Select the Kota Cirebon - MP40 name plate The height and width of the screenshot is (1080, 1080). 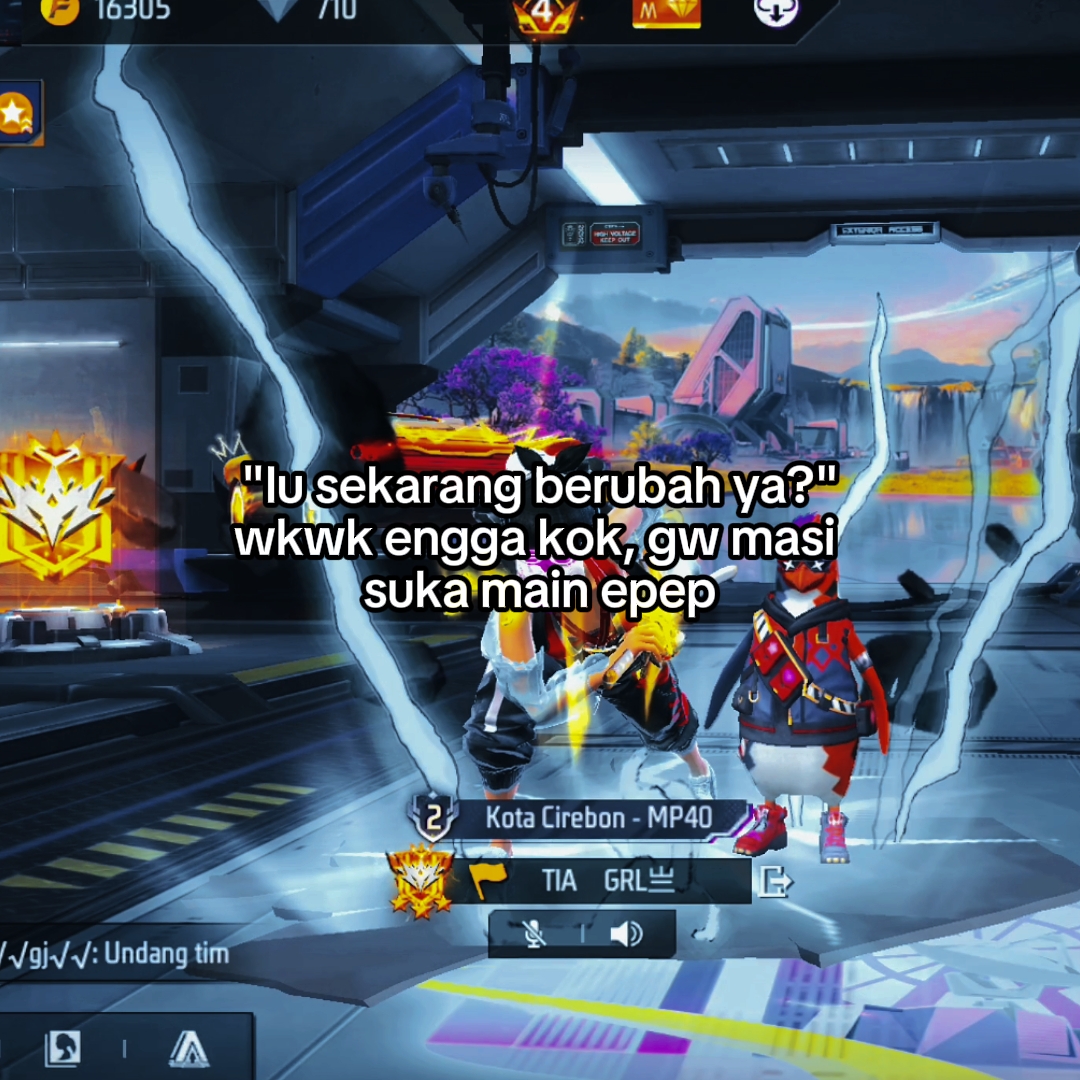tap(599, 818)
